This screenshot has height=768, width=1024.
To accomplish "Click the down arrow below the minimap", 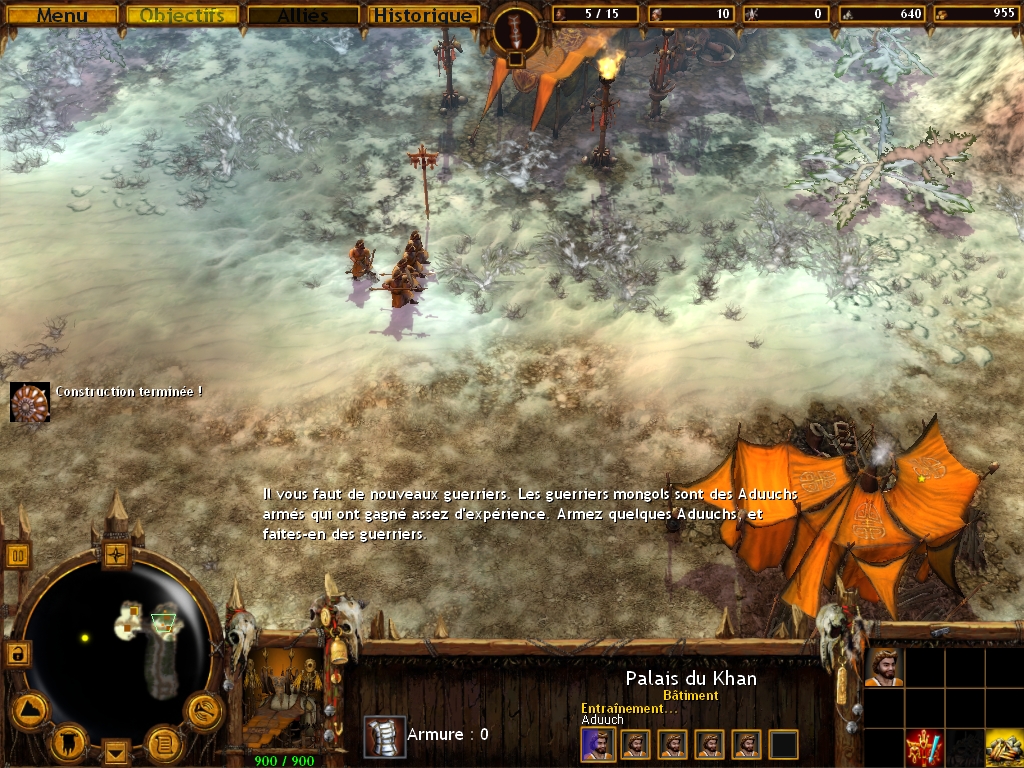I will pyautogui.click(x=117, y=750).
